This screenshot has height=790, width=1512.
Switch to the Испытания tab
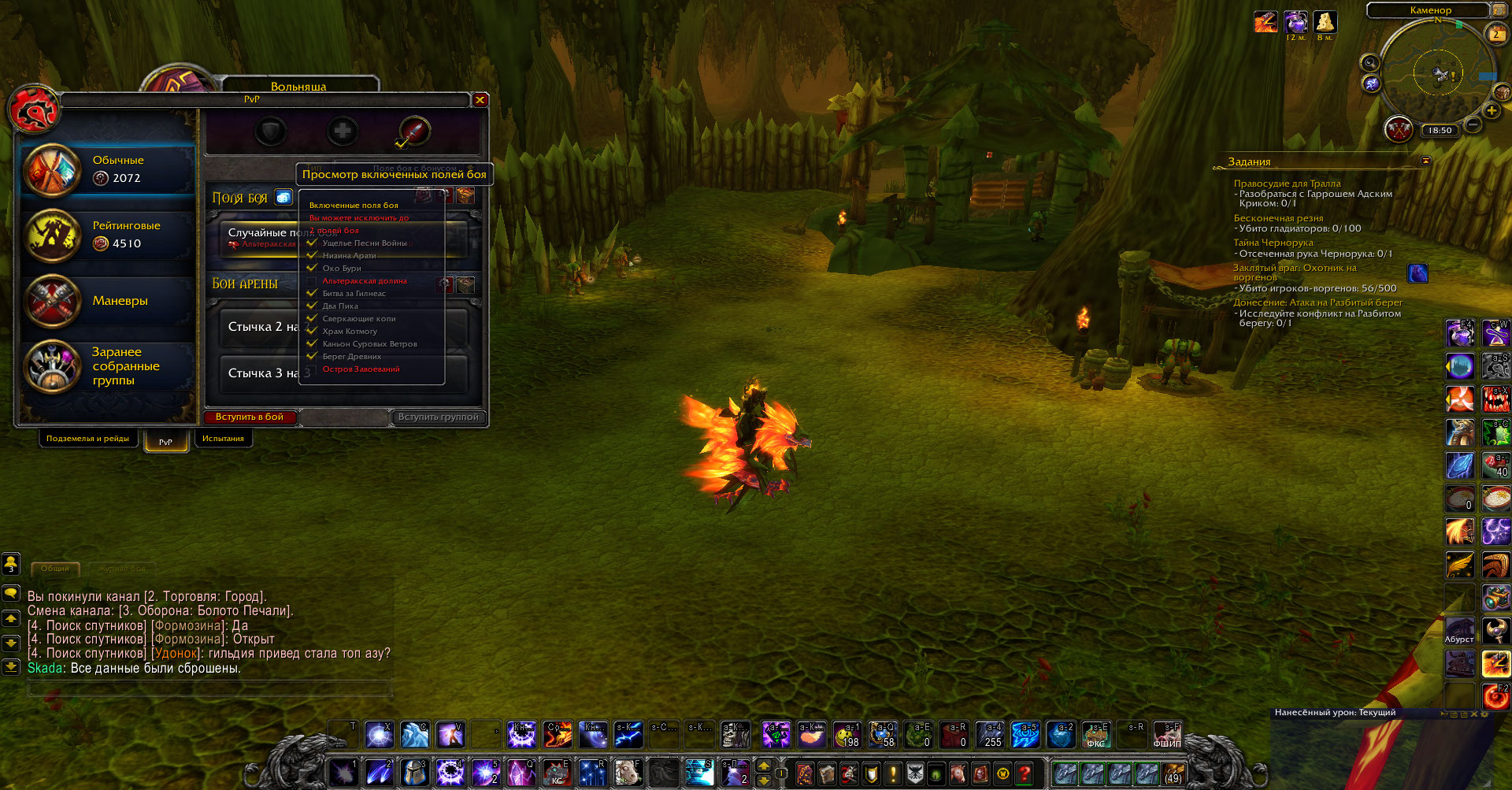coord(223,439)
